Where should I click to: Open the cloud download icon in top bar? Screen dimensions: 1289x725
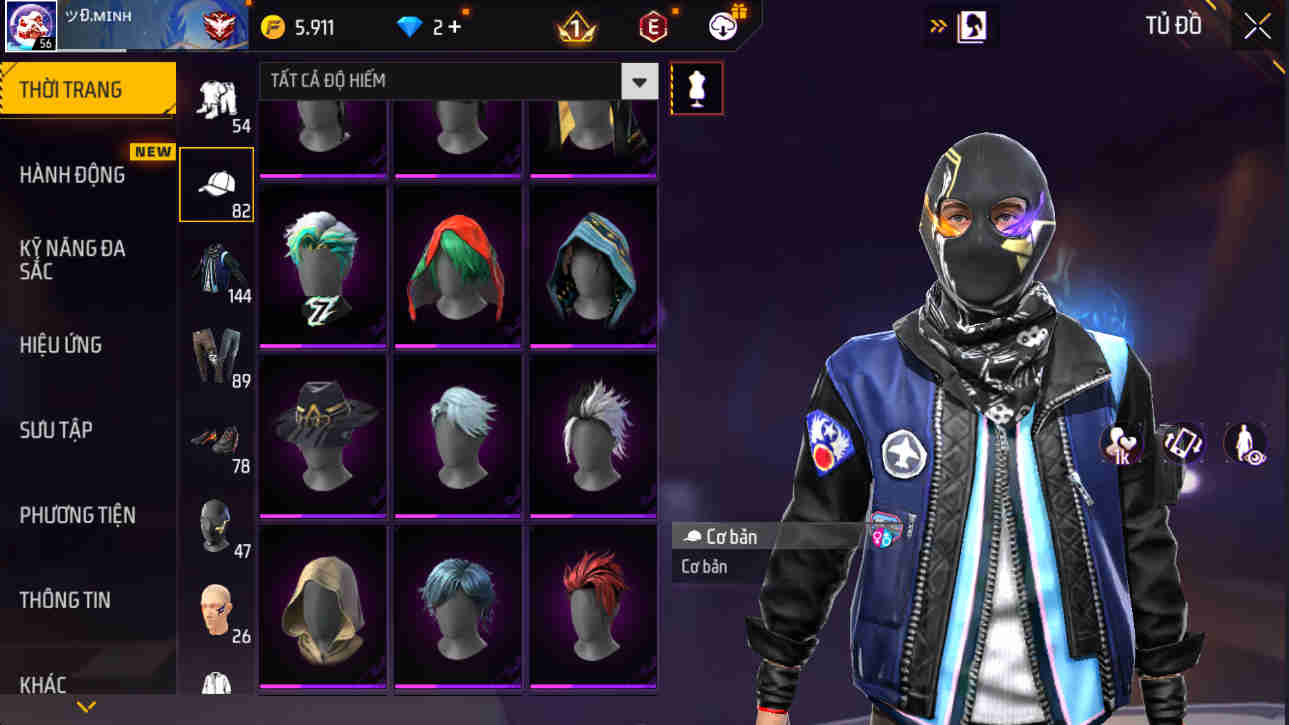click(x=722, y=27)
